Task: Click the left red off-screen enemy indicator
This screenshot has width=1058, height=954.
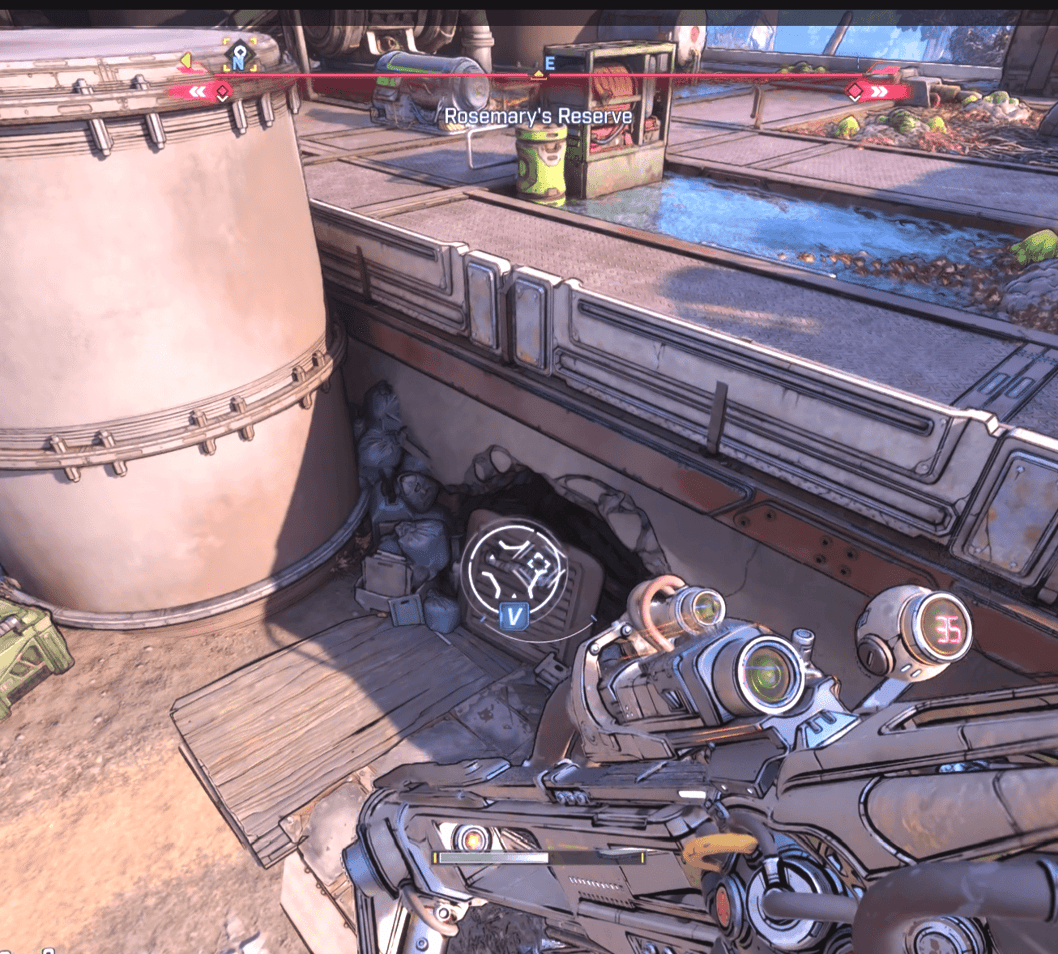Action: 203,92
